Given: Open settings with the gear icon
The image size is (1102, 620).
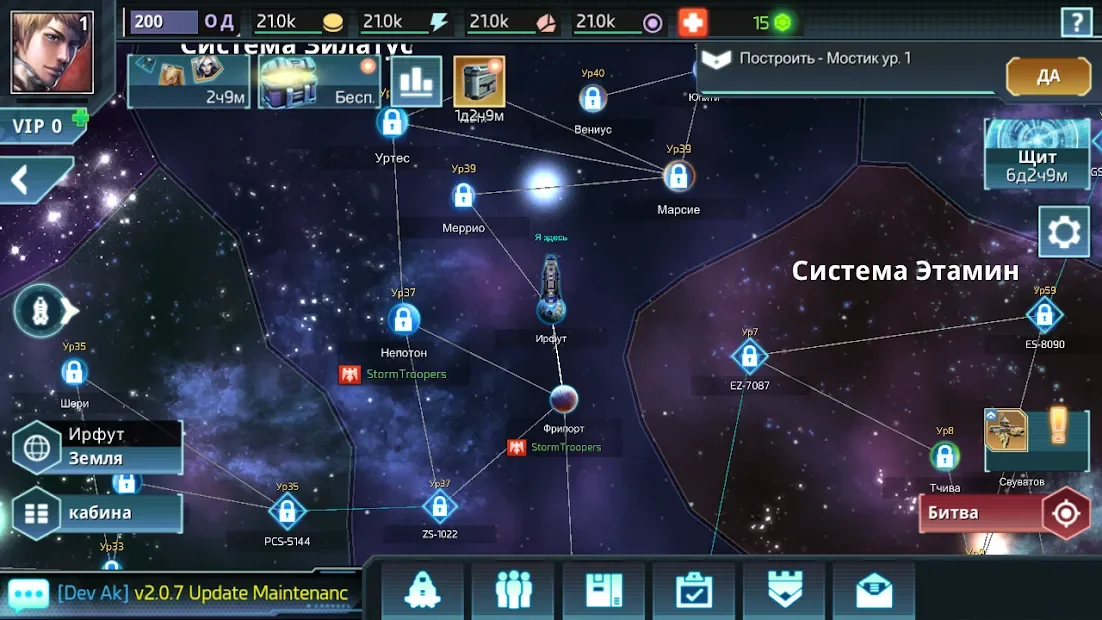Looking at the screenshot, I should 1063,233.
